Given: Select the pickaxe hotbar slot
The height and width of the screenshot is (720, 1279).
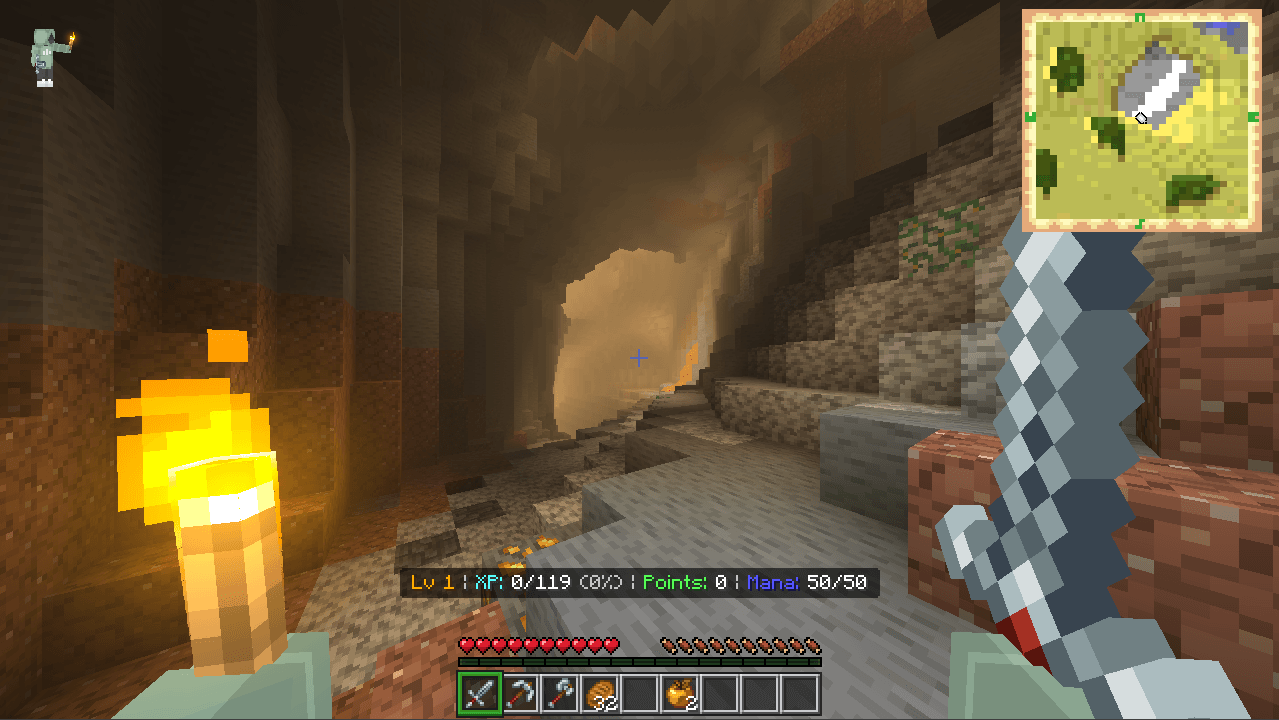Looking at the screenshot, I should [x=518, y=693].
